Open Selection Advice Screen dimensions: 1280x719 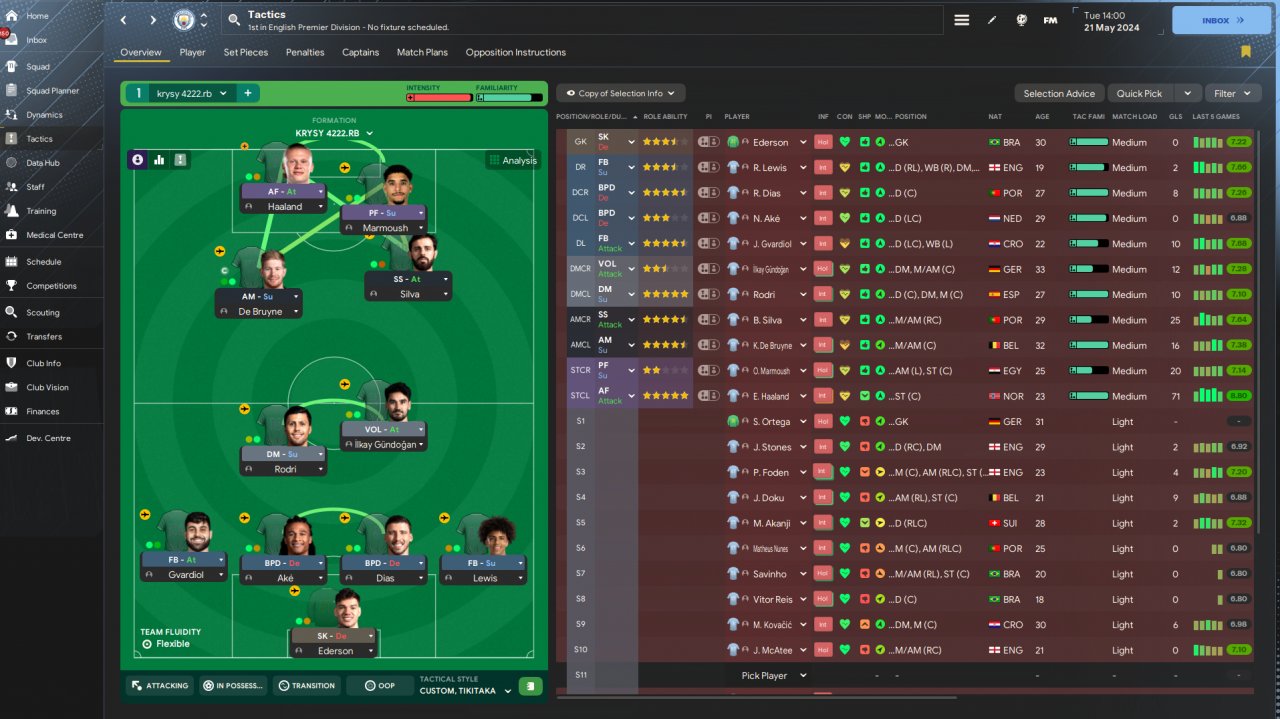[x=1059, y=93]
